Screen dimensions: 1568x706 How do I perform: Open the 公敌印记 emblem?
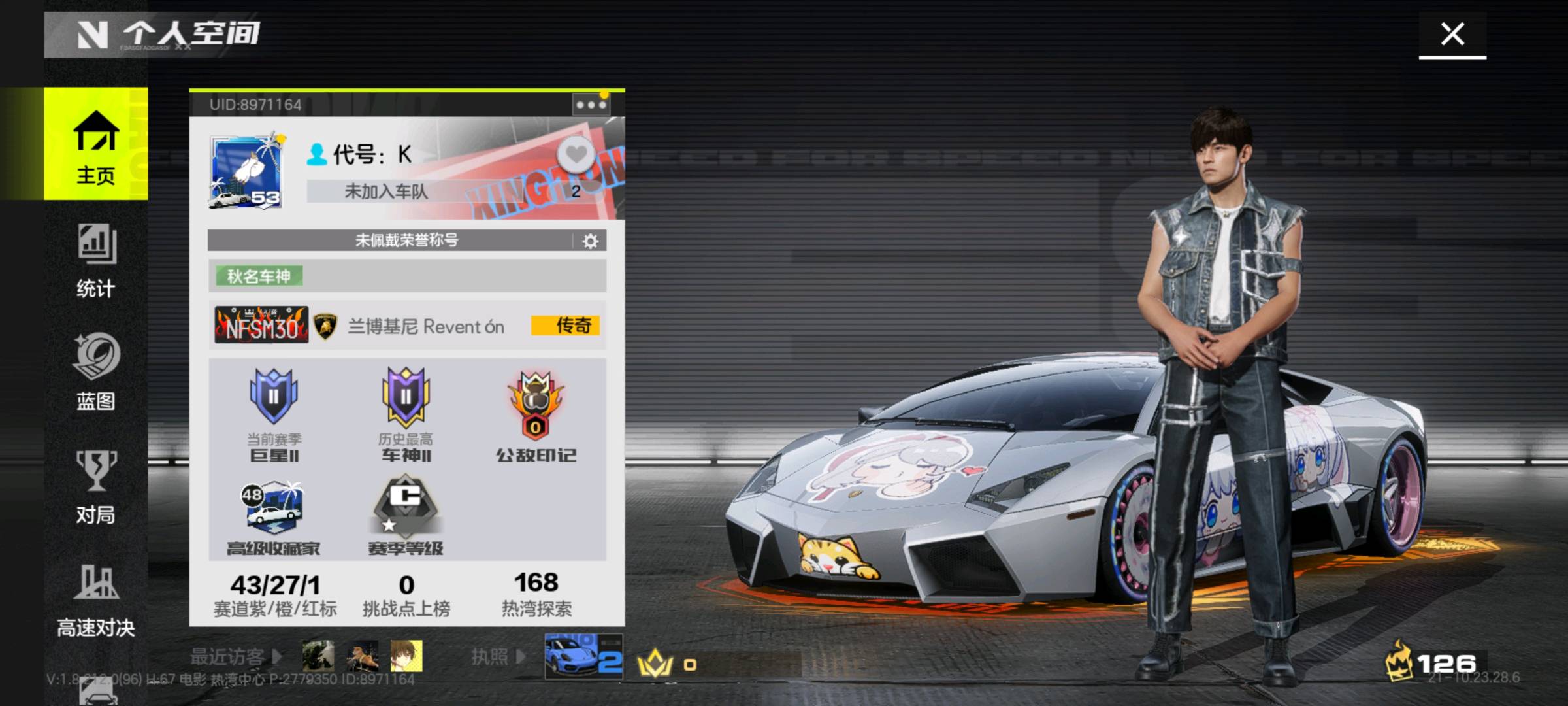(x=536, y=416)
